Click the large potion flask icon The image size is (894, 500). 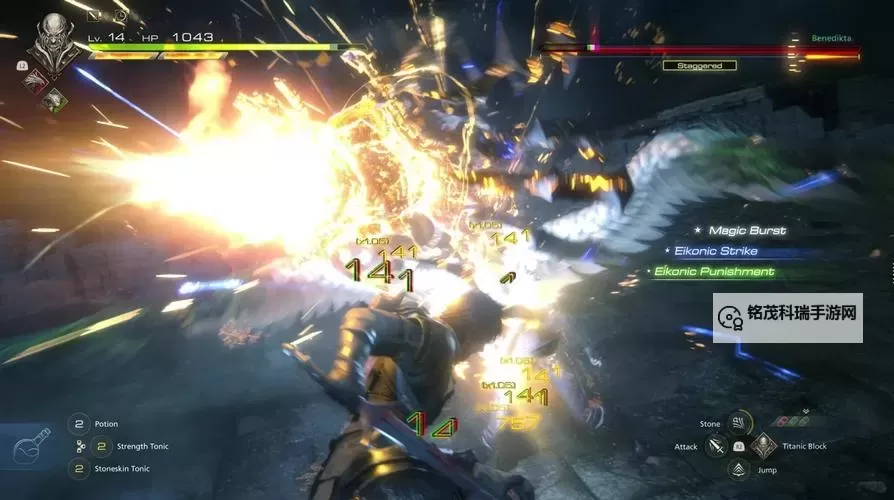click(x=31, y=447)
